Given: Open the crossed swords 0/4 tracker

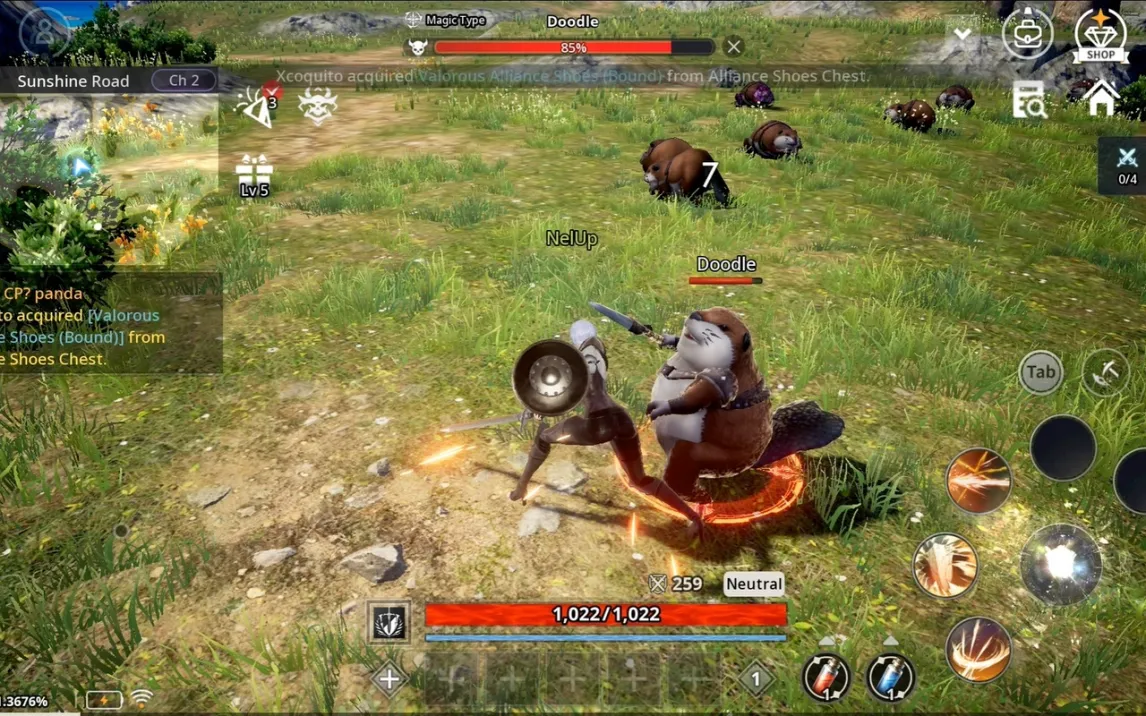Looking at the screenshot, I should point(1127,165).
